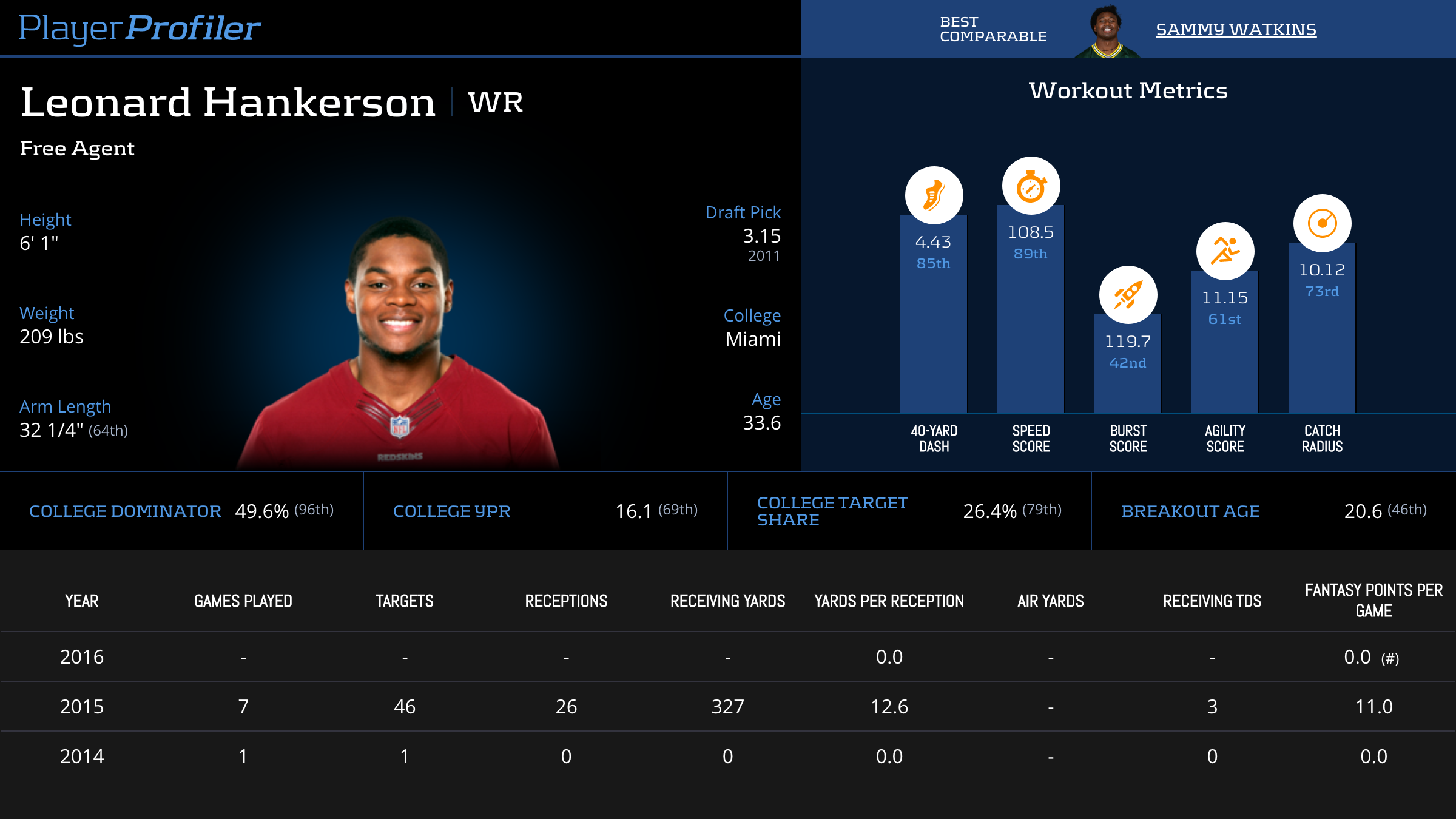Choose the Burst Score rocket icon

(1128, 295)
